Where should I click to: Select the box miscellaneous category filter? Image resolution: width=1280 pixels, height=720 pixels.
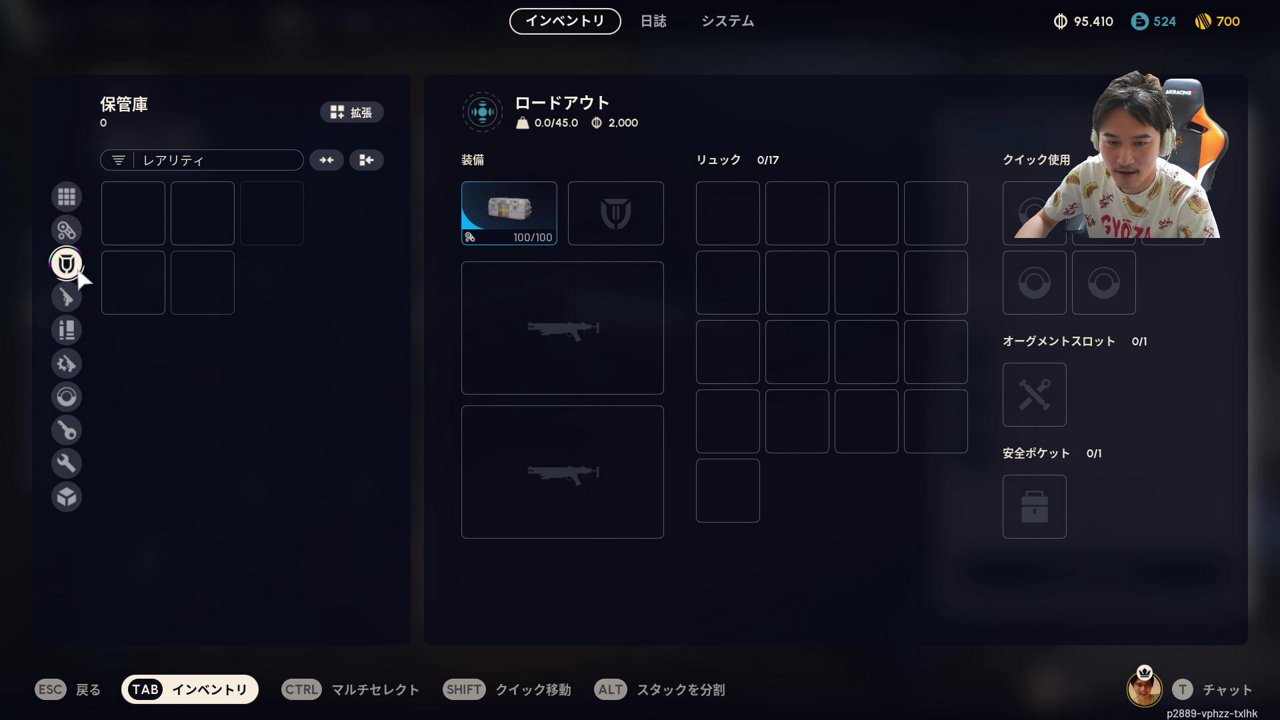66,496
